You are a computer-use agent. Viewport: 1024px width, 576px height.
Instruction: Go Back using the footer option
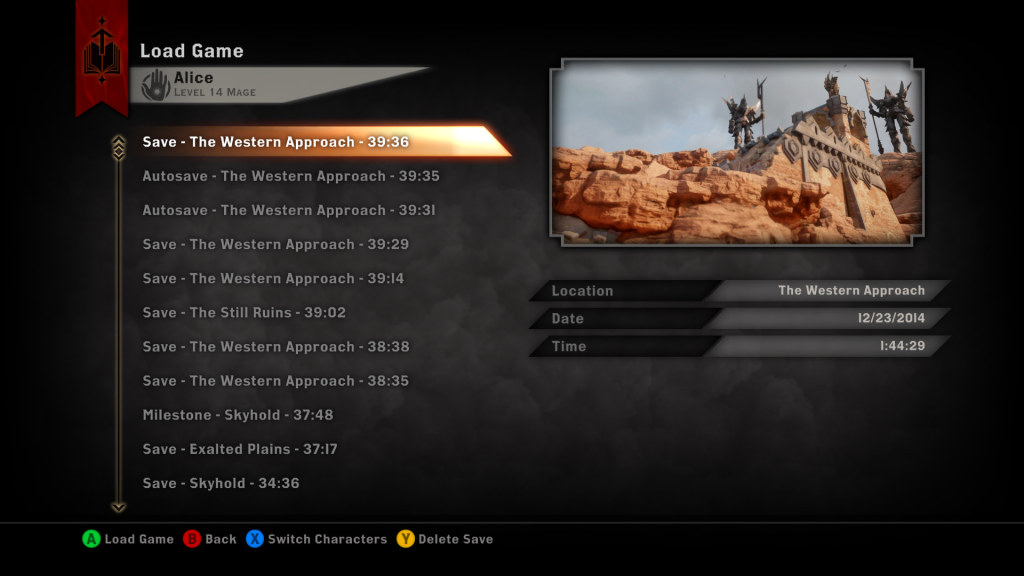220,539
